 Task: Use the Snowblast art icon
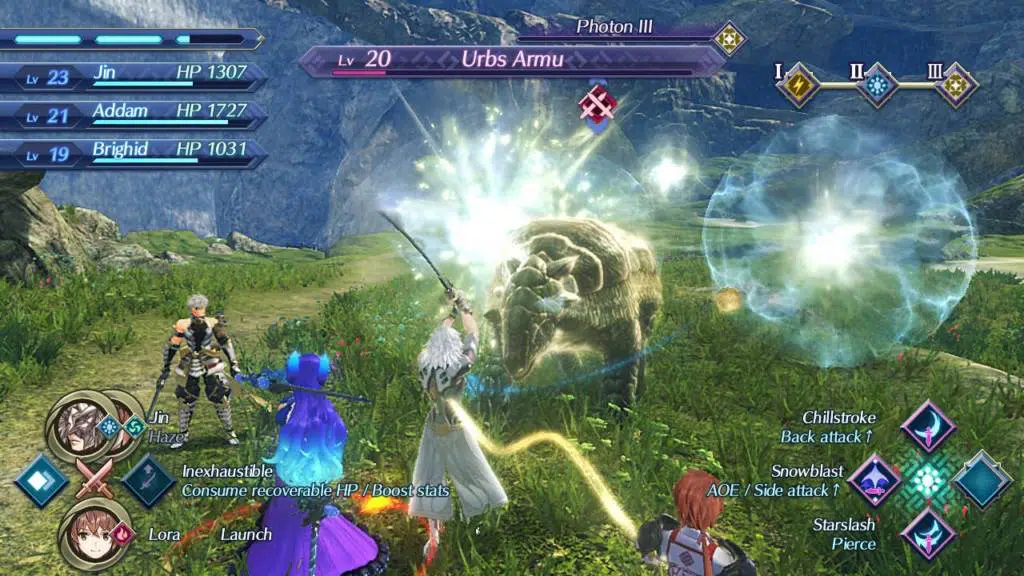tap(875, 480)
